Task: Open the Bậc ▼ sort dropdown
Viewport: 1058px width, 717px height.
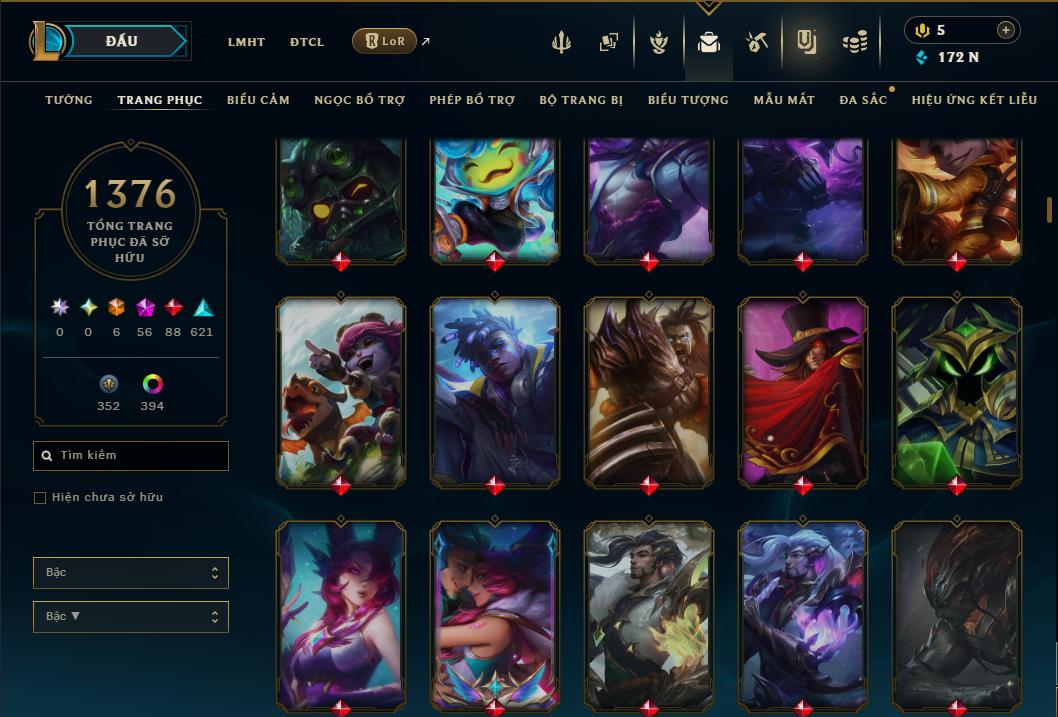Action: [x=131, y=617]
